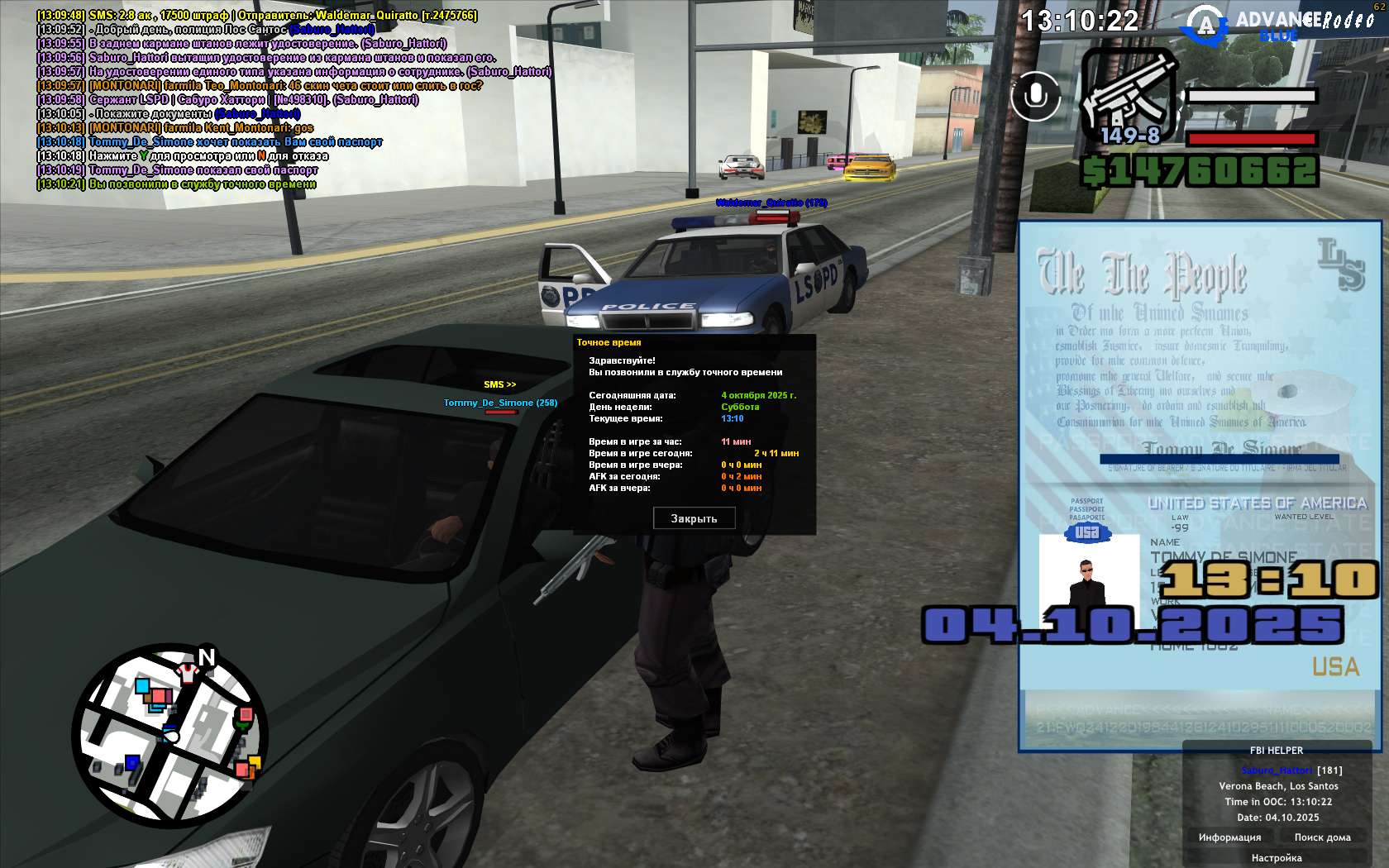
Task: Open Информация in the FBI Helper panel
Action: point(1229,837)
